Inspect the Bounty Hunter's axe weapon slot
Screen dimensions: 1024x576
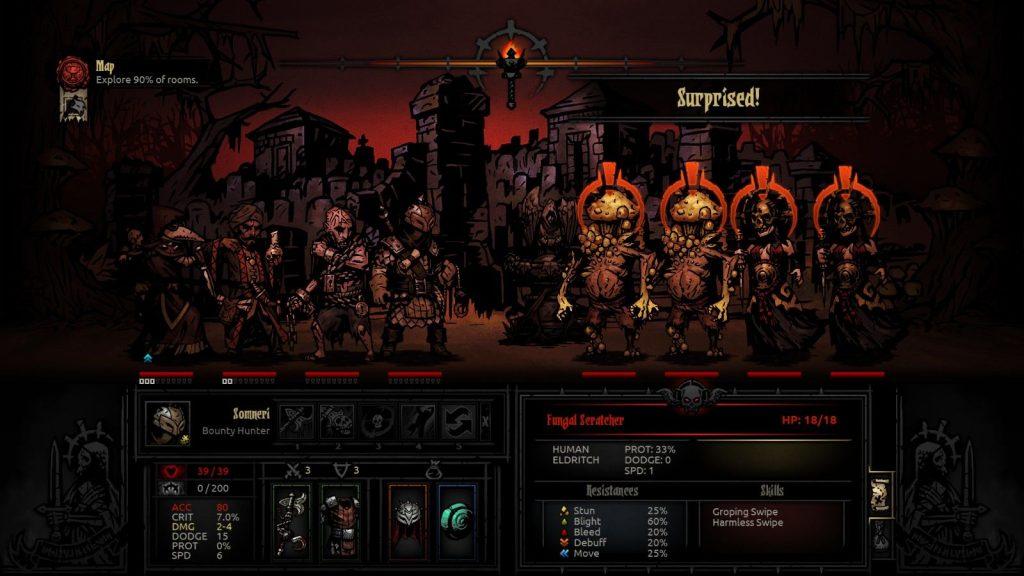(292, 519)
